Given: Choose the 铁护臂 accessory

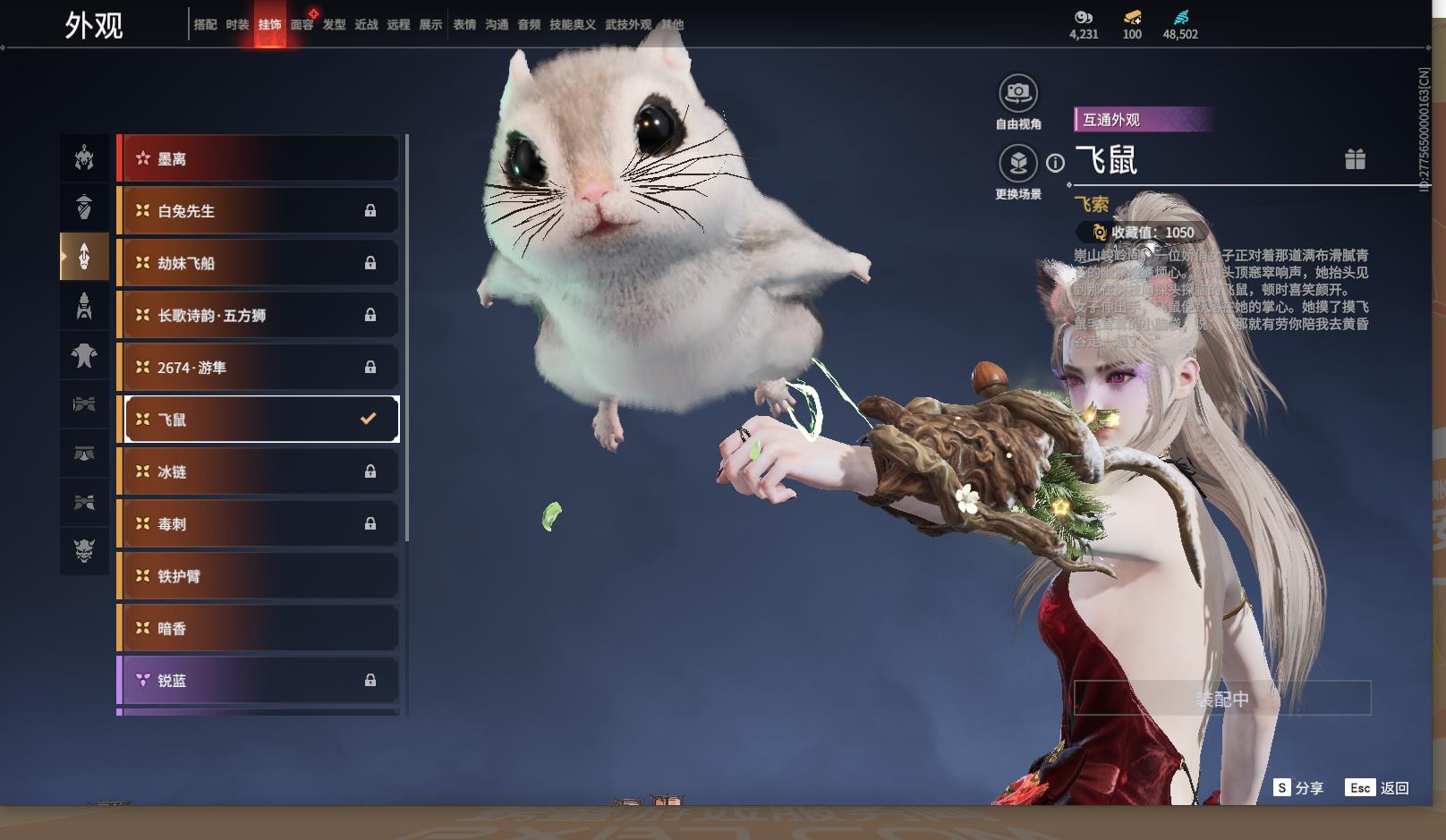Looking at the screenshot, I should click(259, 576).
